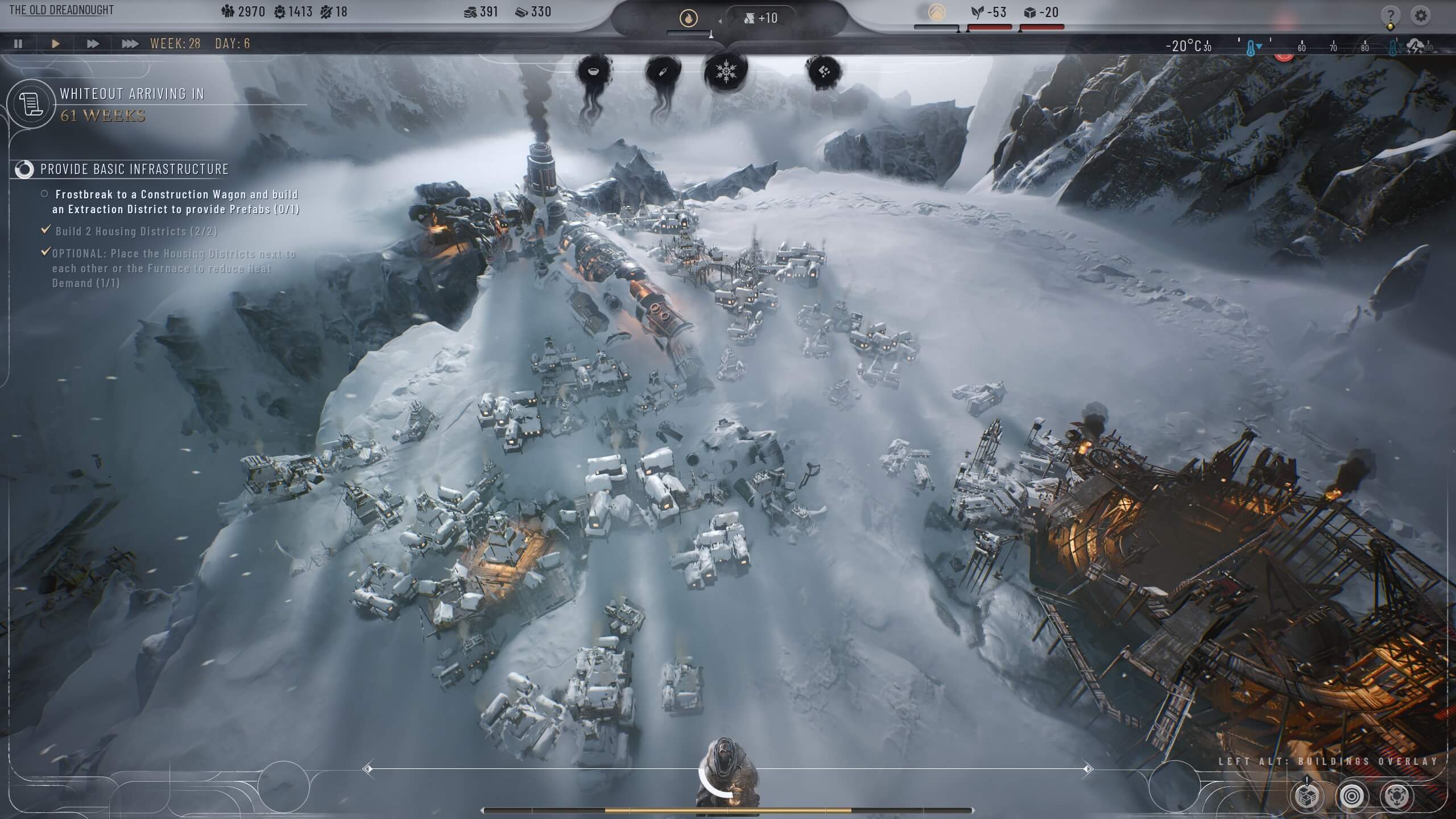1456x819 pixels.
Task: Select the materials problem bubble
Action: click(824, 72)
